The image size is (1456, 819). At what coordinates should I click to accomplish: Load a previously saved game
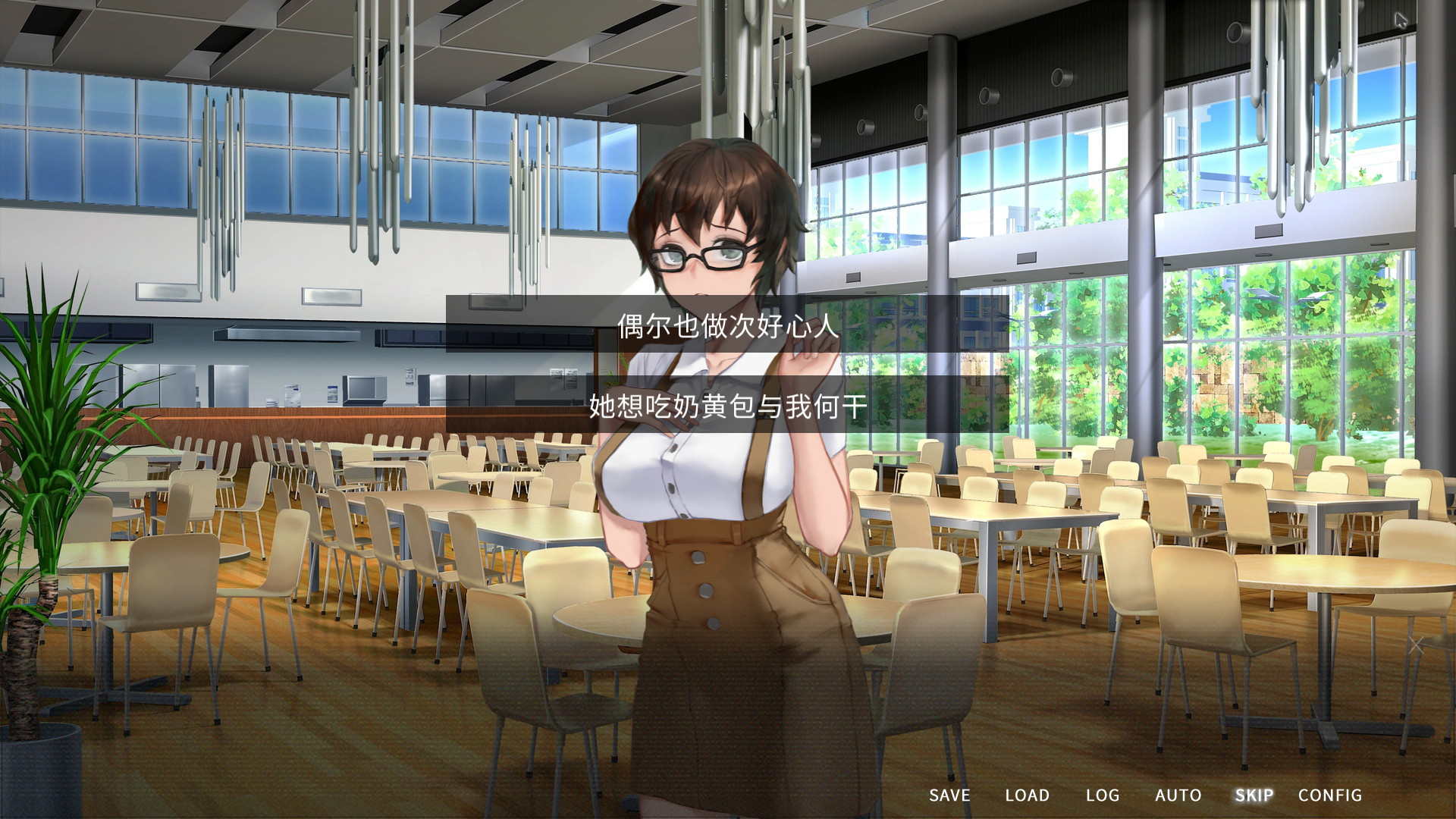[x=1028, y=795]
